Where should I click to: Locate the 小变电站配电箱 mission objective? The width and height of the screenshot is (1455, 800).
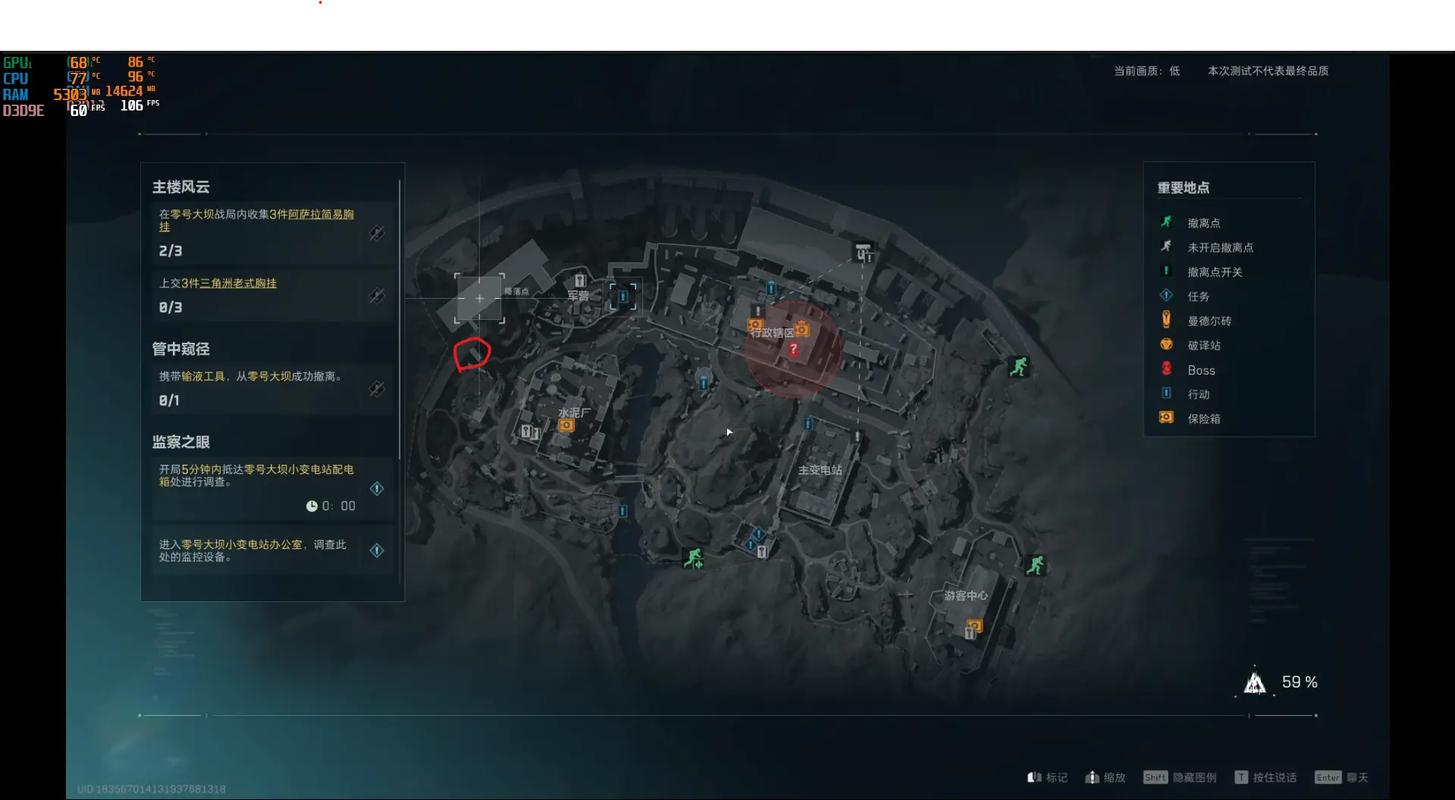tap(377, 488)
